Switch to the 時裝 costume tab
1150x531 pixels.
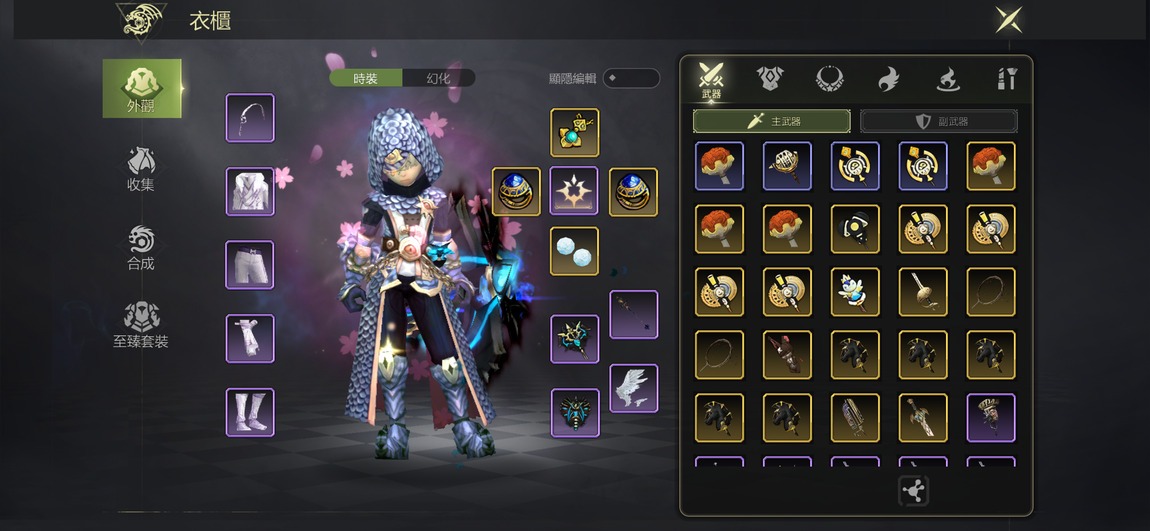366,78
